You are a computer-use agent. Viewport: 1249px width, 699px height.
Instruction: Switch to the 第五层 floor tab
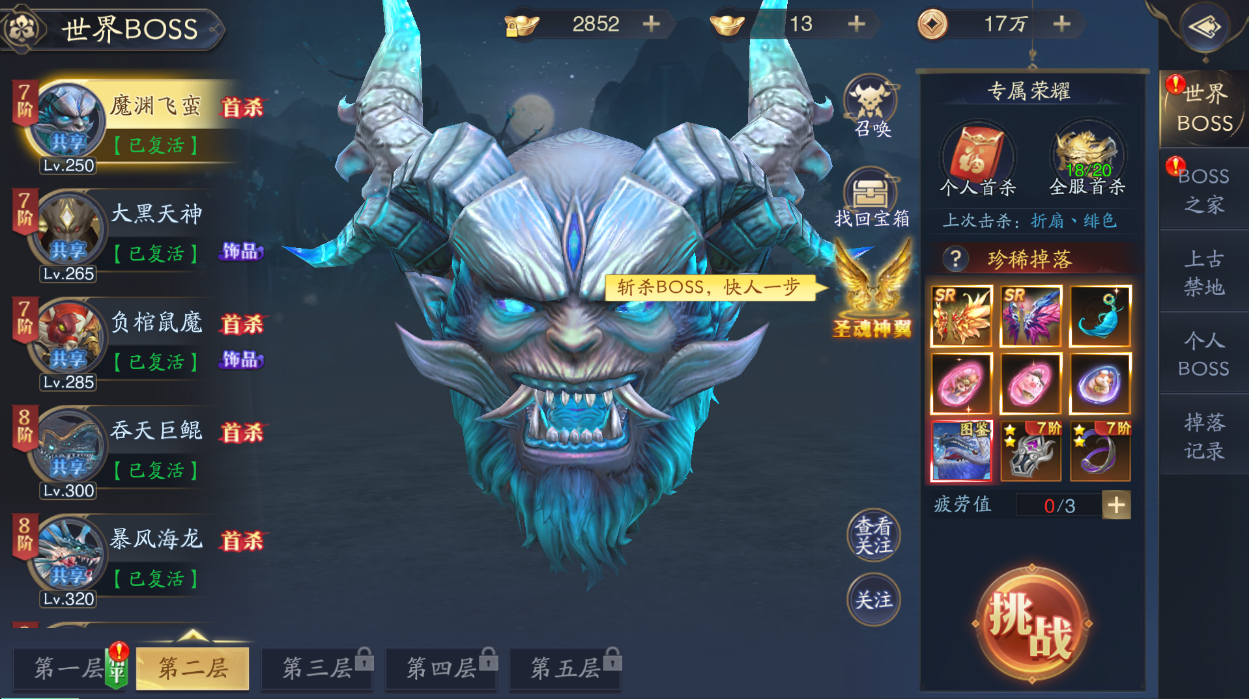click(x=565, y=668)
